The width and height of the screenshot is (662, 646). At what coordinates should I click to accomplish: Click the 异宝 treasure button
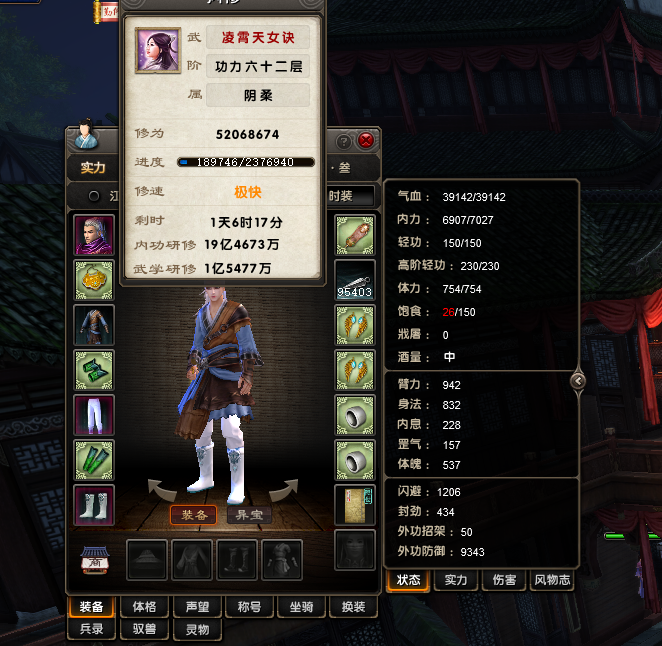pos(250,515)
